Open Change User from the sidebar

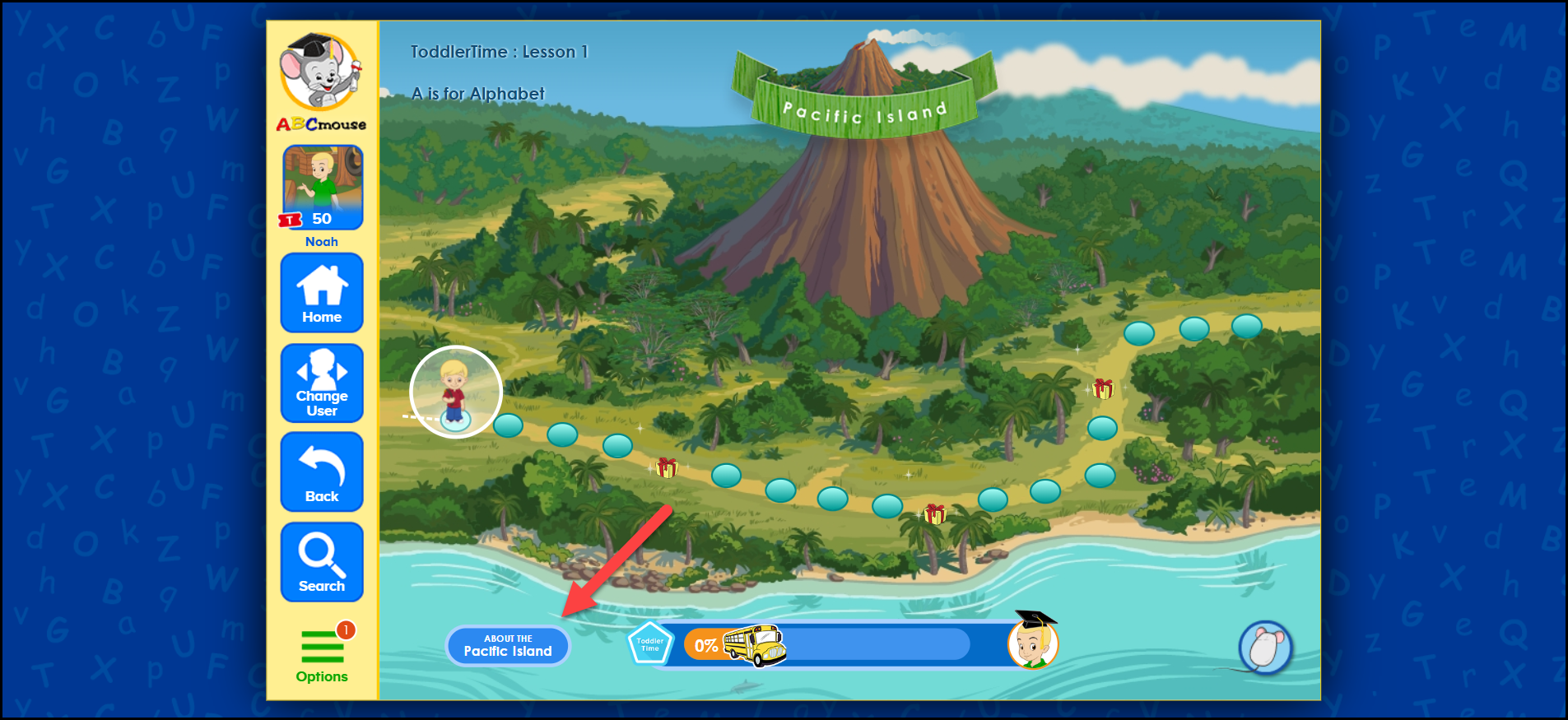pos(322,383)
